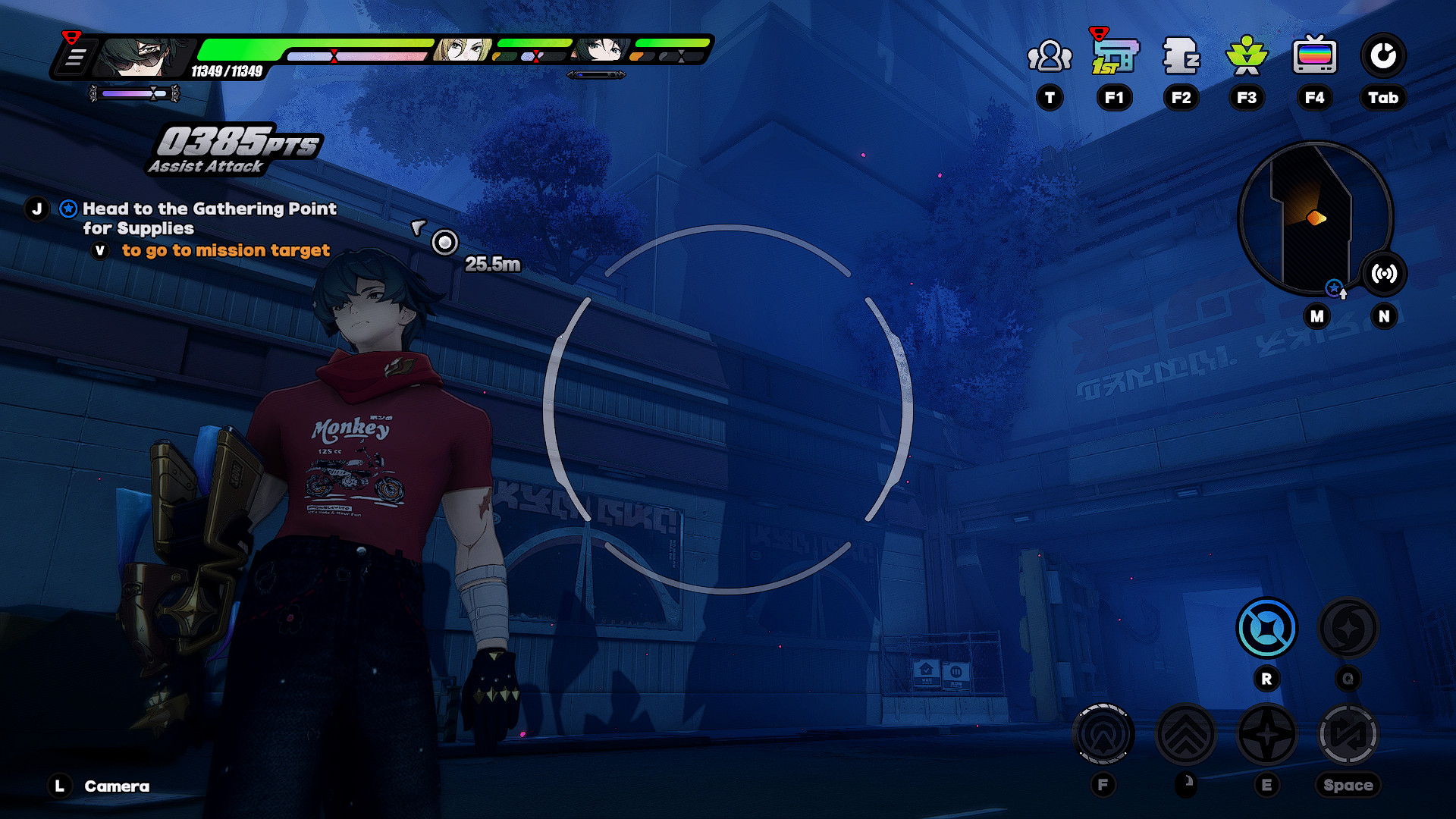Open the rest menu icon above F2

tap(1180, 55)
